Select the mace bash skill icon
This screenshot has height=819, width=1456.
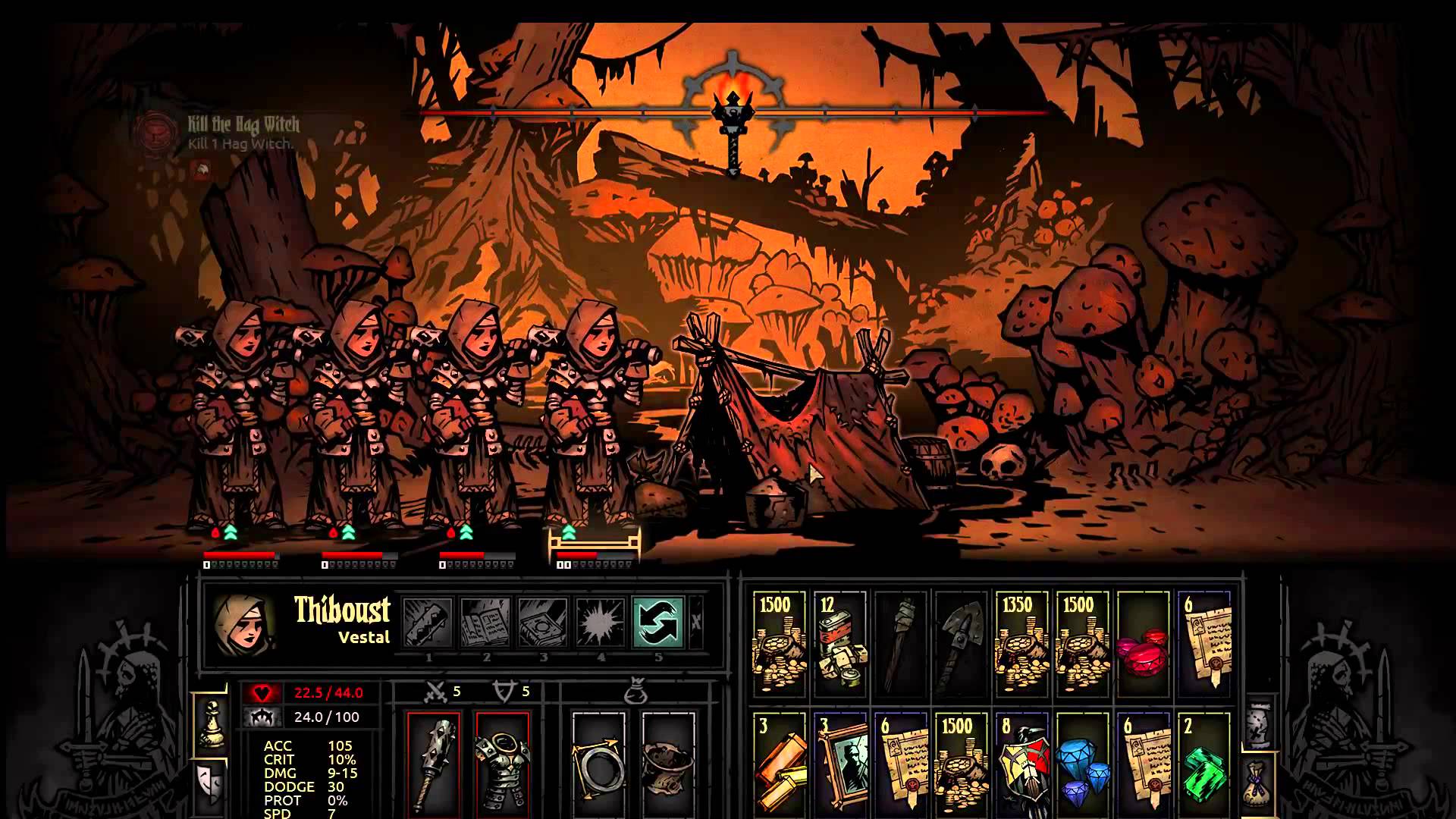click(428, 623)
